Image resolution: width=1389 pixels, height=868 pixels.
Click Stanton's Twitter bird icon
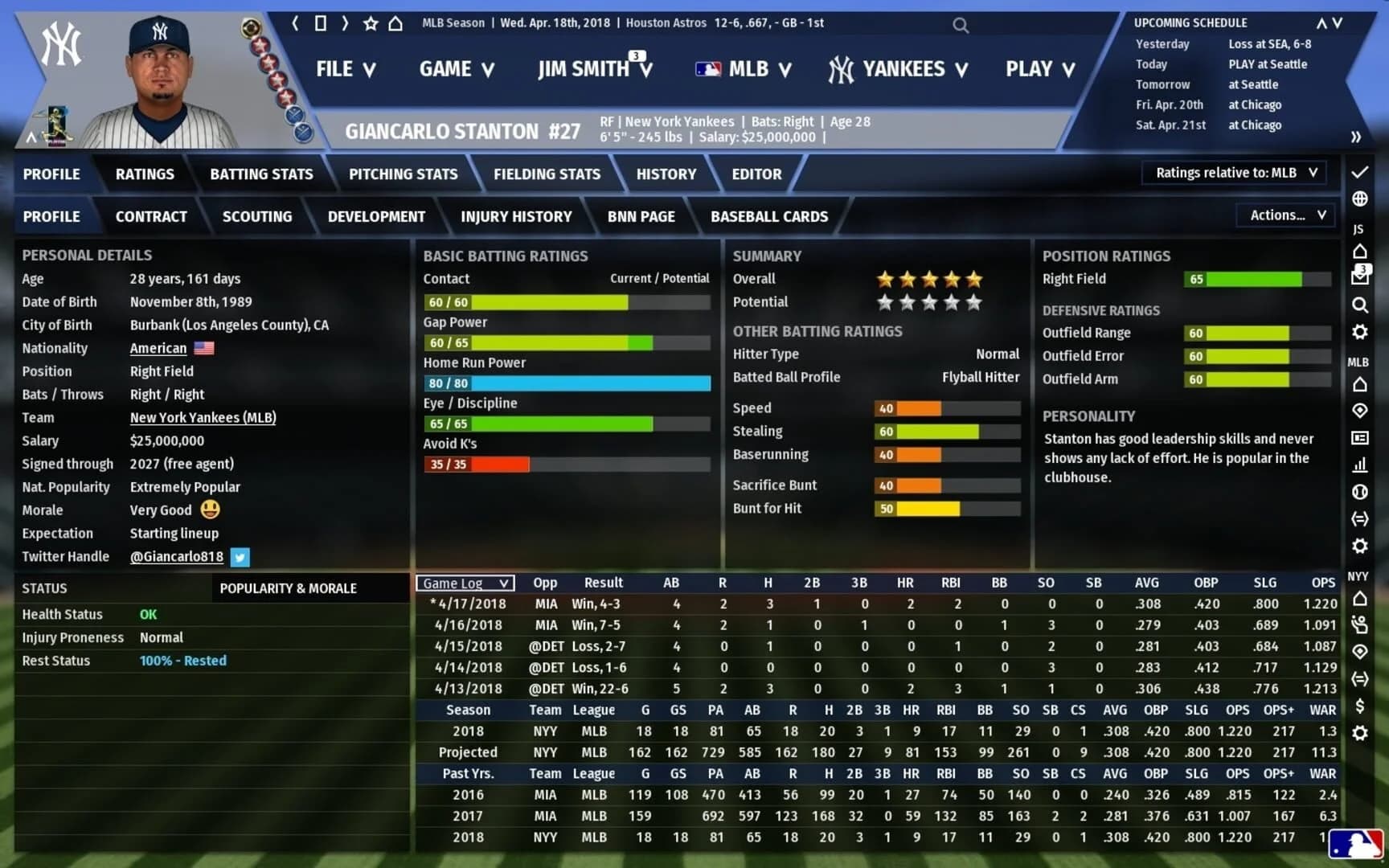(240, 557)
